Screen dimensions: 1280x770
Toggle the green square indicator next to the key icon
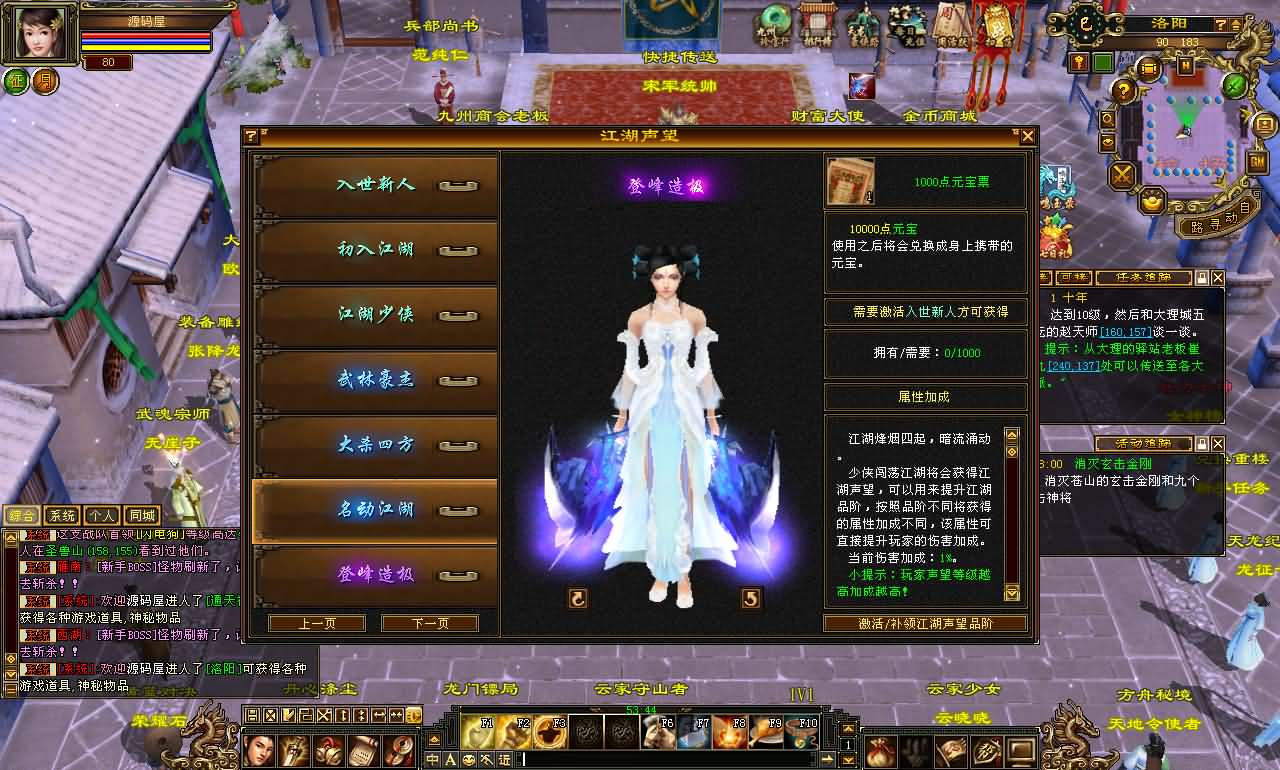[x=1101, y=60]
